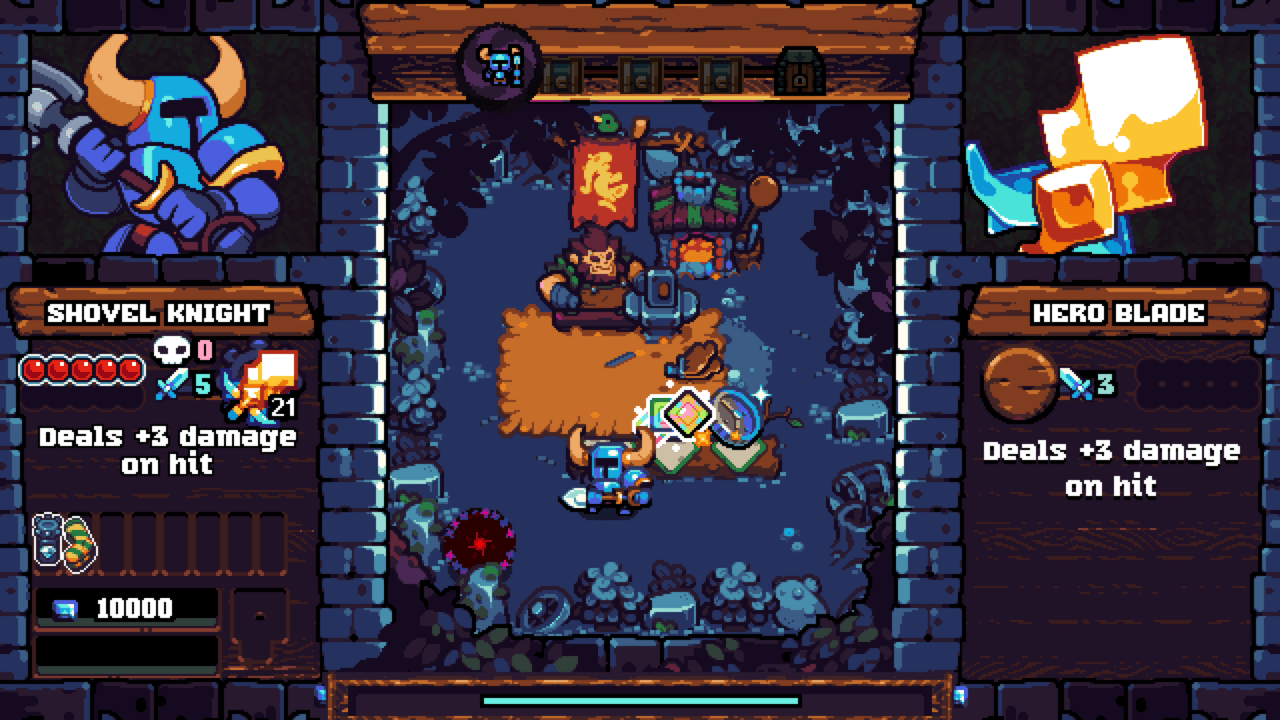
Task: Click the SHOVEL KNIGHT name banner
Action: [155, 311]
